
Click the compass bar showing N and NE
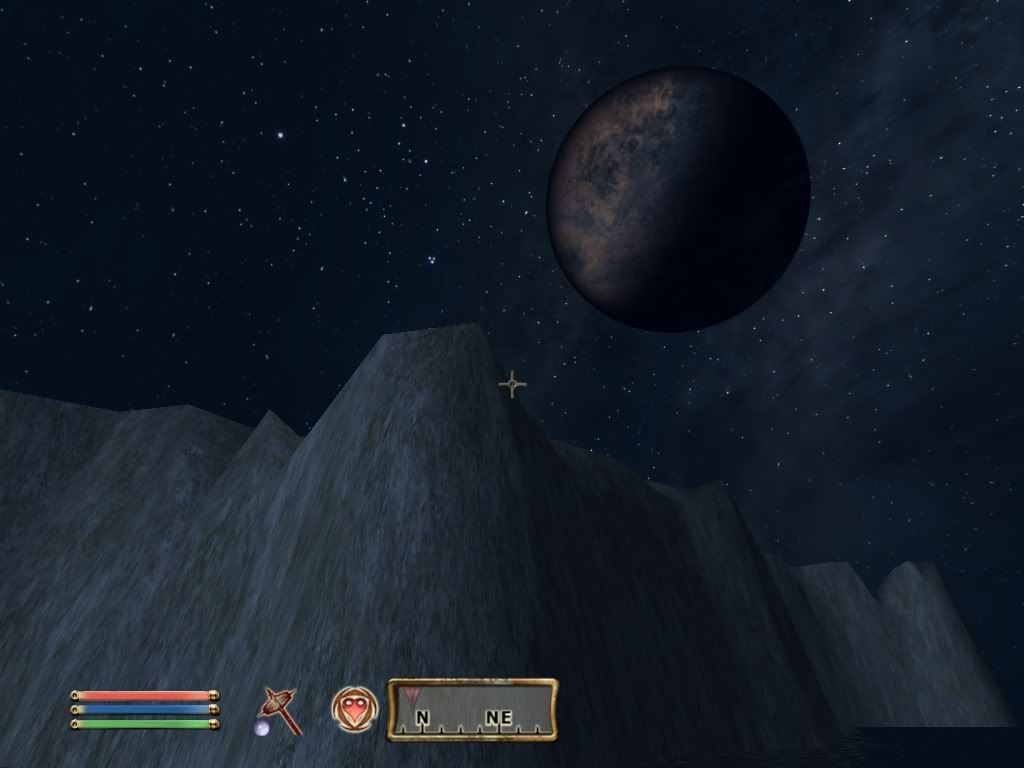tap(472, 710)
